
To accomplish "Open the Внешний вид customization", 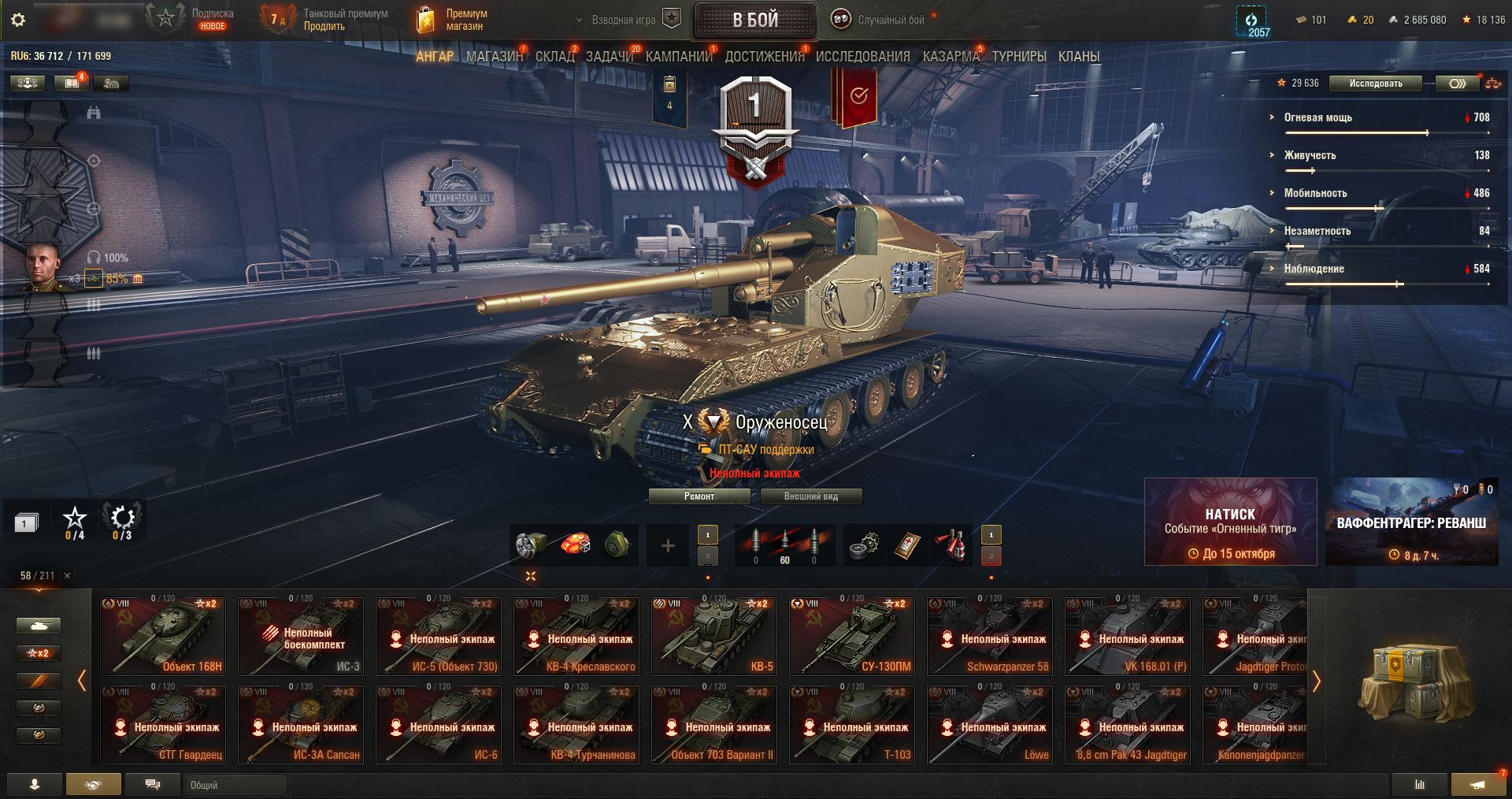I will point(810,496).
